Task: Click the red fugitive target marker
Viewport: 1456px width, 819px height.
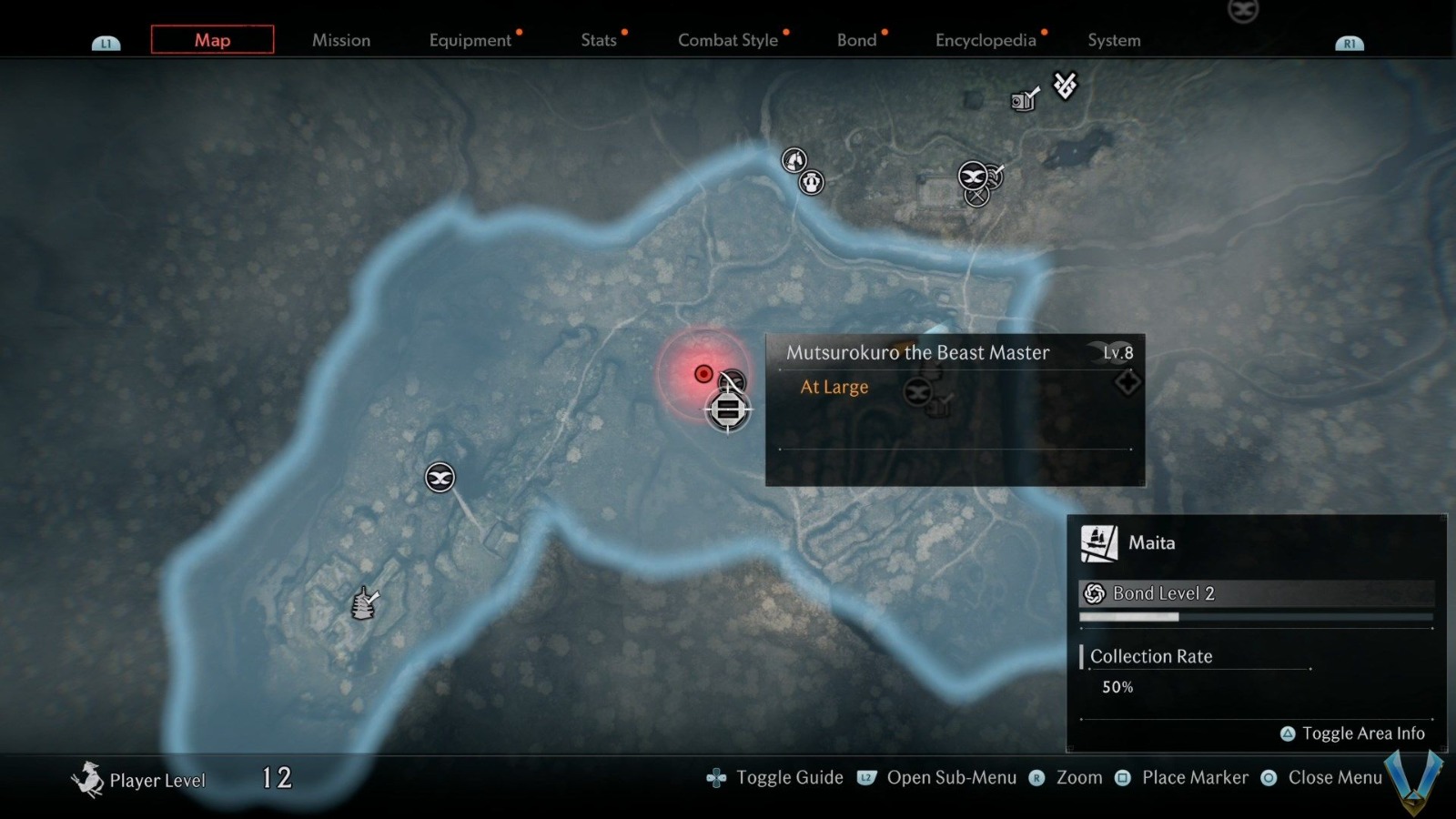Action: 703,374
